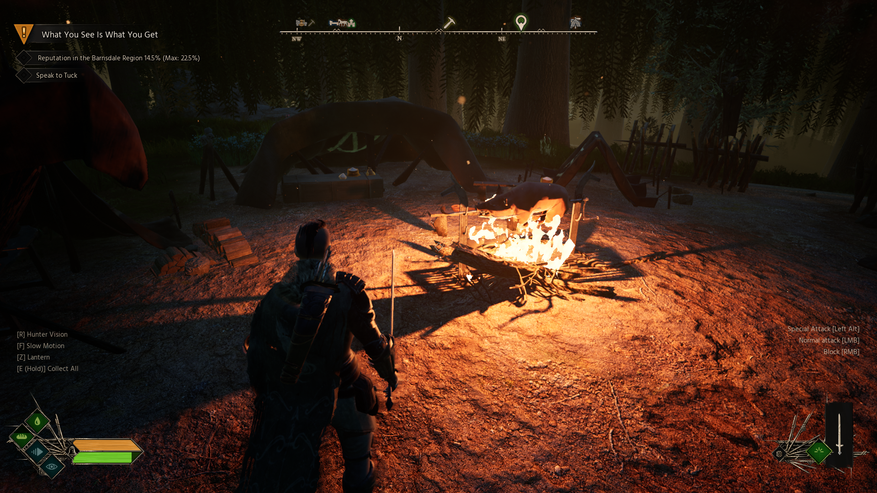
Task: Select the cart marker on the compass
Action: pyautogui.click(x=342, y=22)
